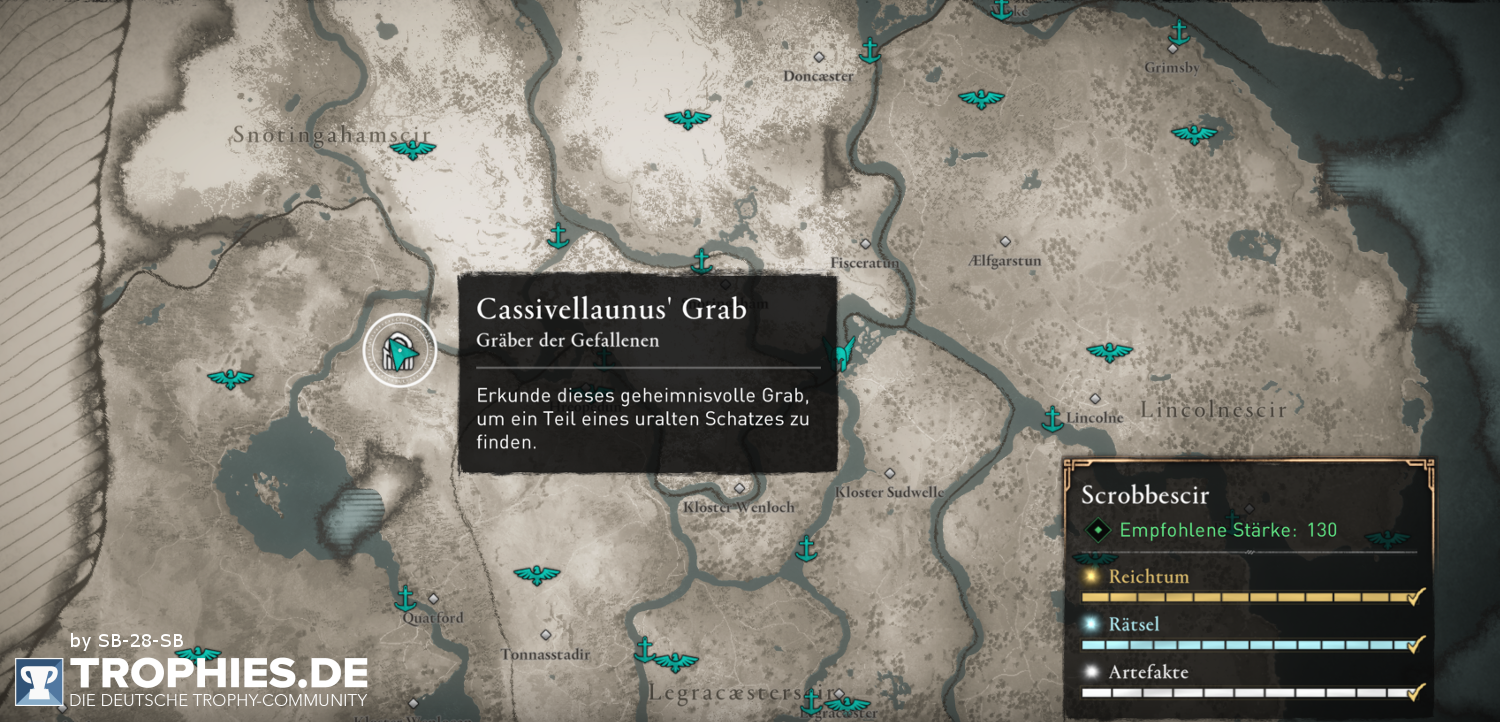The height and width of the screenshot is (722, 1500).
Task: Select the Tonnasstadir location marker
Action: tap(545, 634)
